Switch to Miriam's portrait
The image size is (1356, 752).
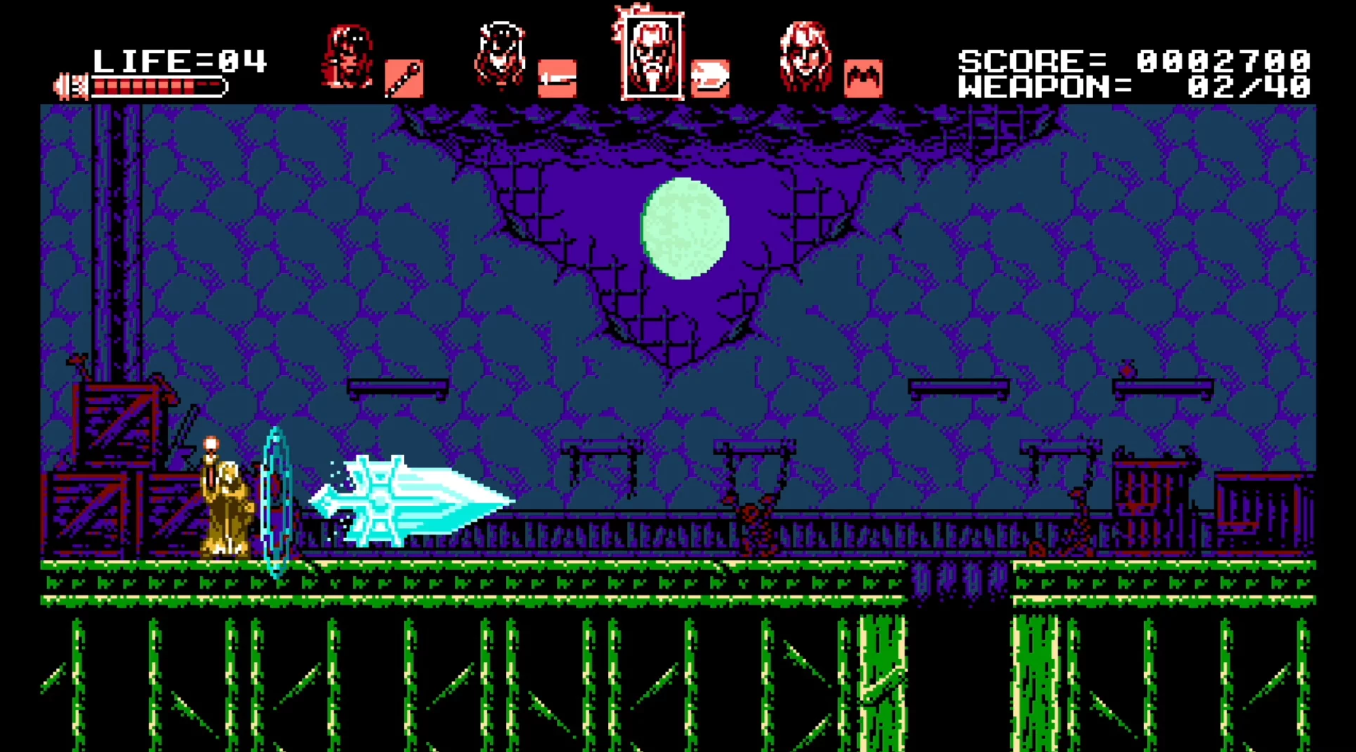tap(500, 57)
